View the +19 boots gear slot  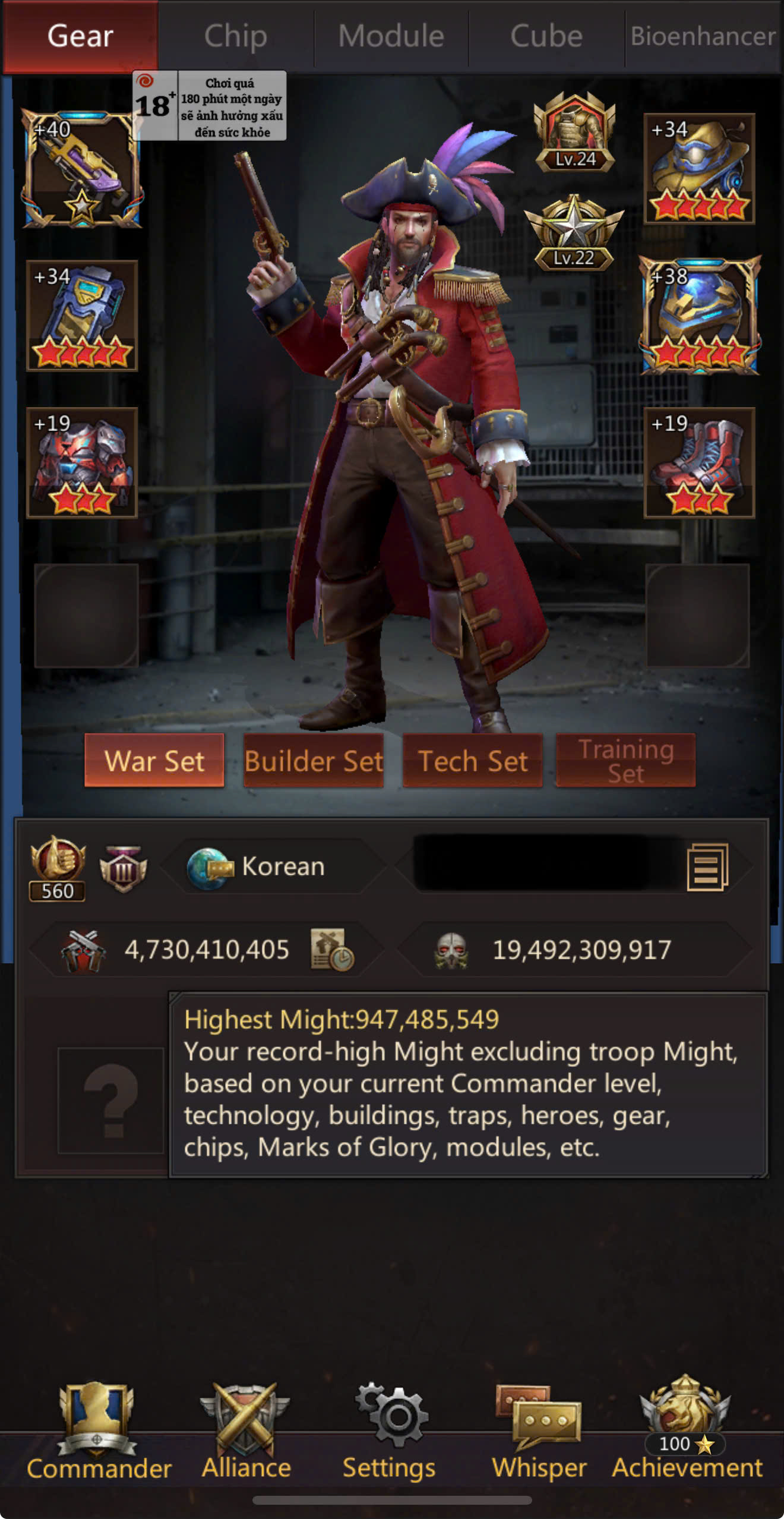(x=699, y=462)
